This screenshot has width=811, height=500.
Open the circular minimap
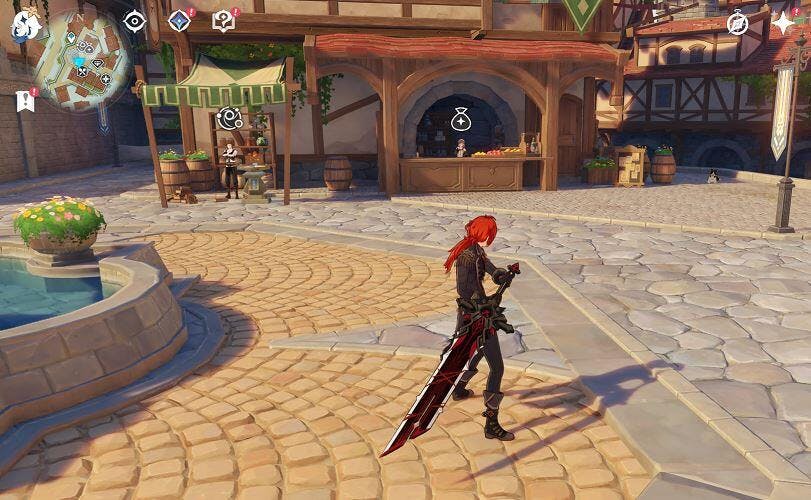click(82, 59)
